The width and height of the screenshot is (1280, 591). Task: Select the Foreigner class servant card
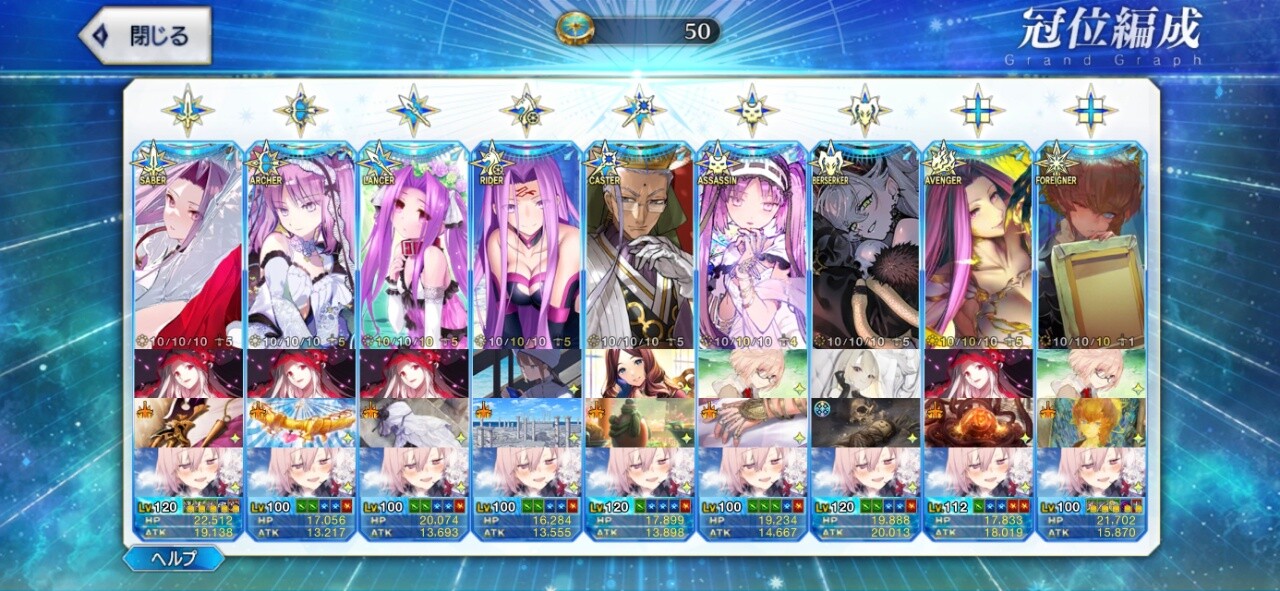[x=1091, y=245]
